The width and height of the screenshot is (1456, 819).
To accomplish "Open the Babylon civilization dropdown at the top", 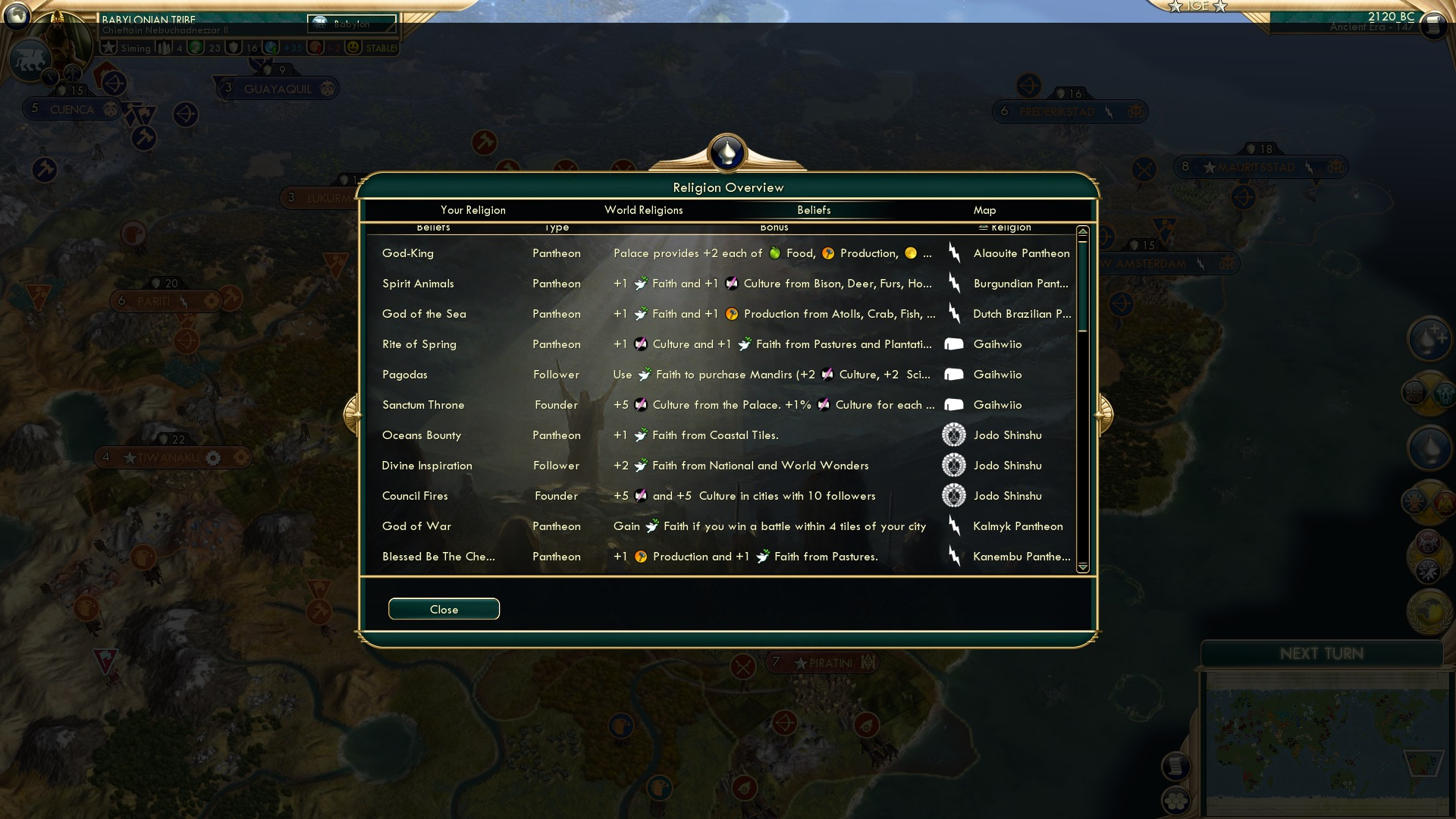I will coord(352,24).
